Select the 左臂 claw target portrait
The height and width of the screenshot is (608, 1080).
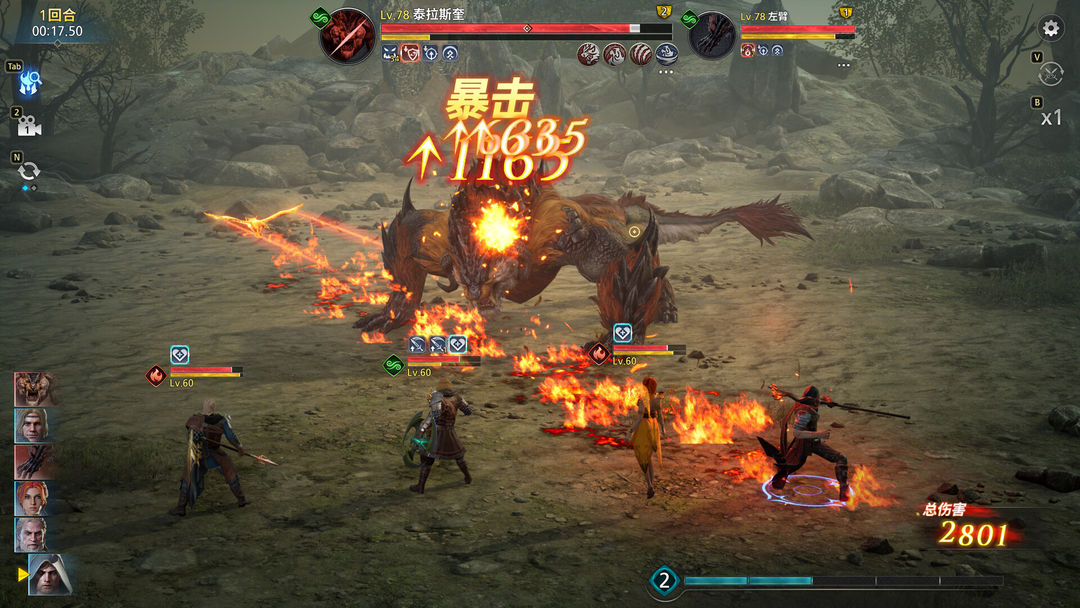712,36
